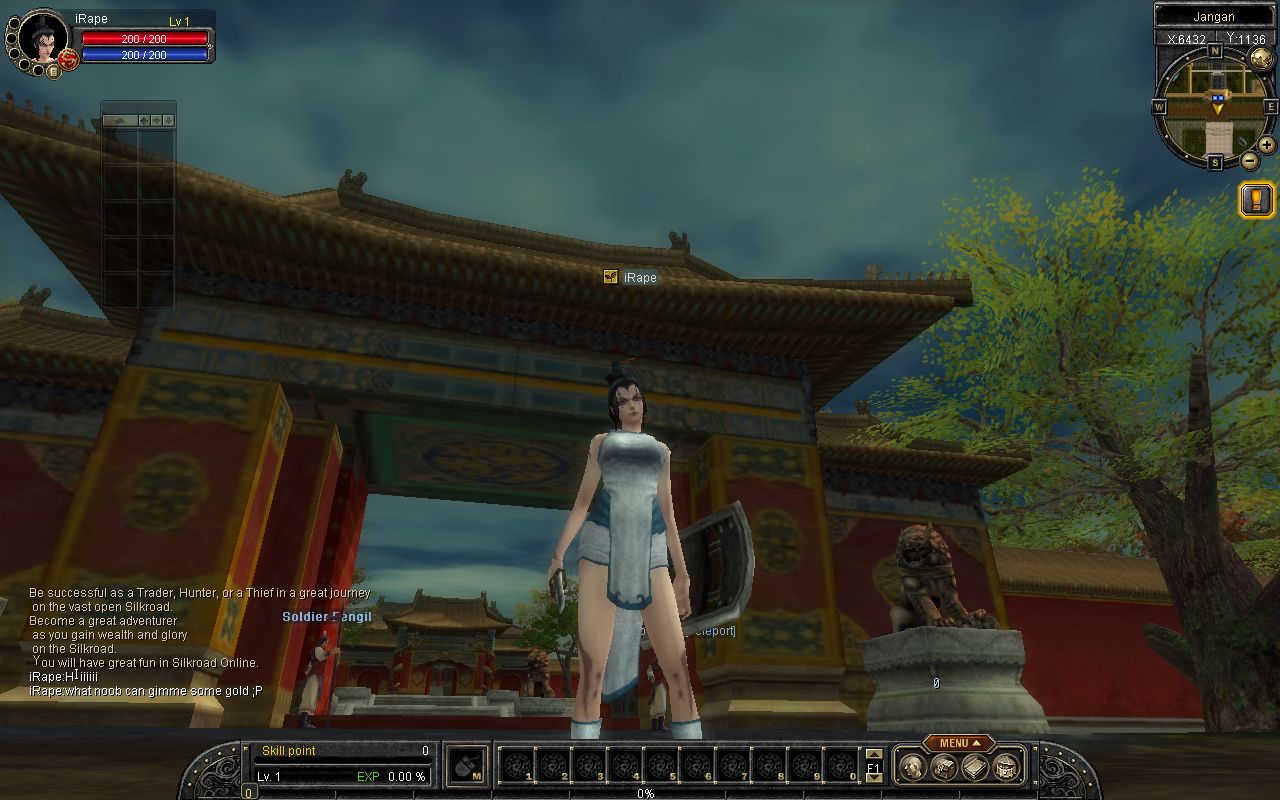Click the up-arrow bar on the translucent panel
The image size is (1280, 800).
[119, 120]
